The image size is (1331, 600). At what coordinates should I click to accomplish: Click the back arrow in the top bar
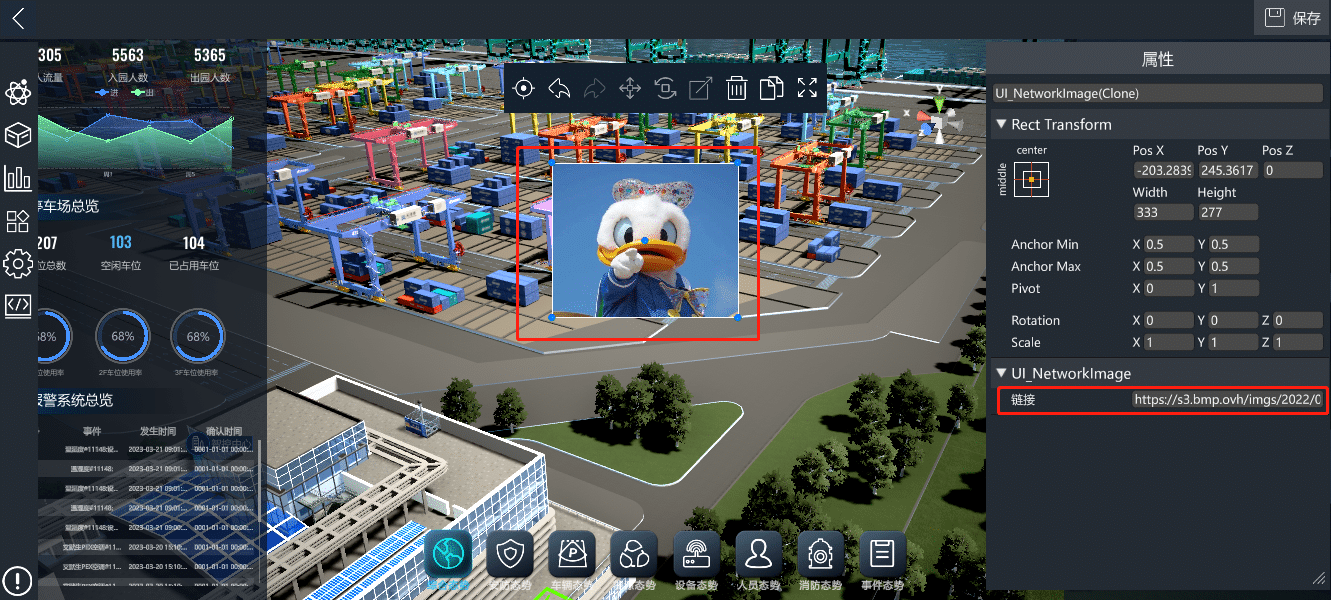(18, 18)
